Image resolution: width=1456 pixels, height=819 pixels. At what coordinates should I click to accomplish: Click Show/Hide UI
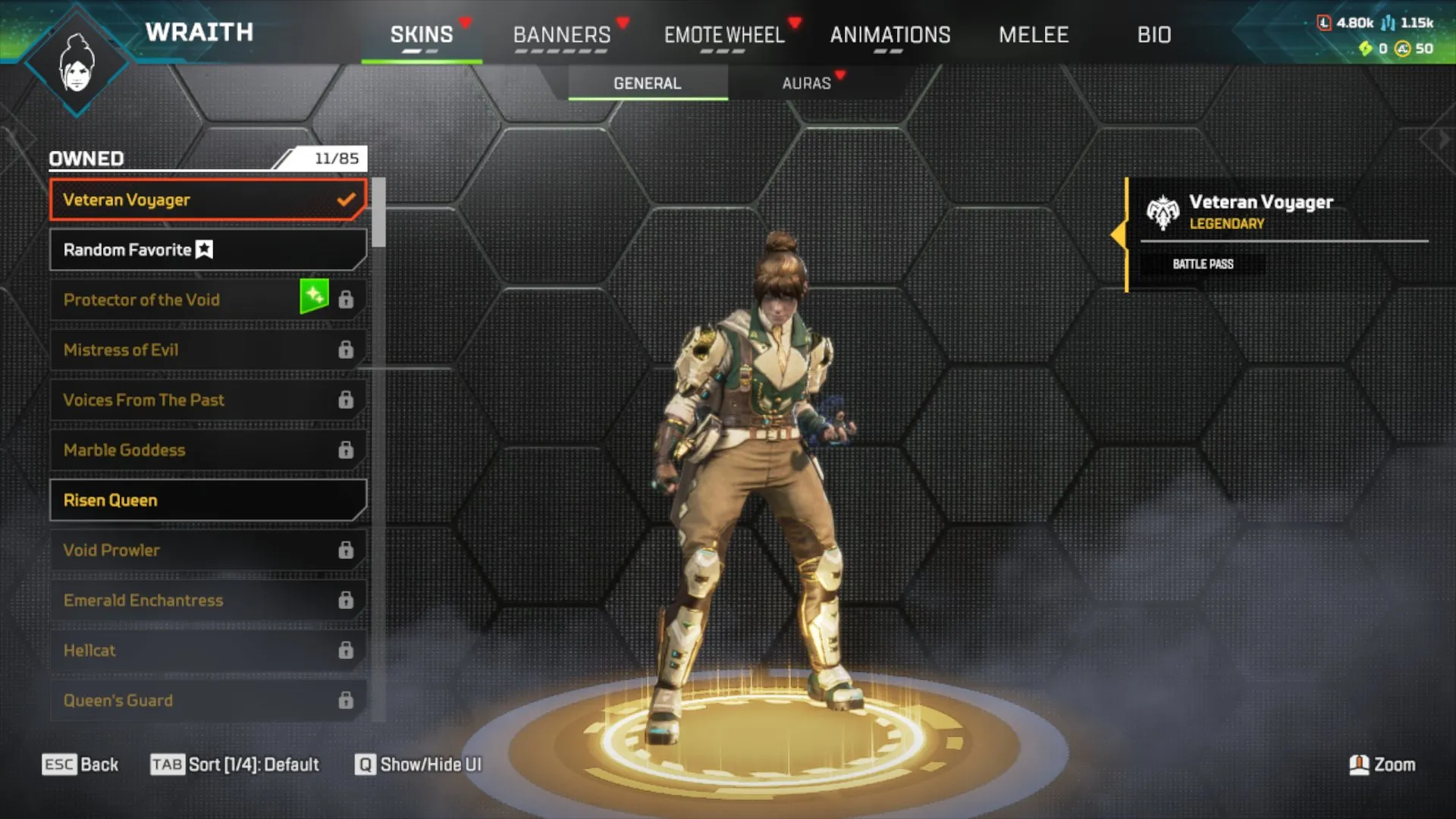pyautogui.click(x=417, y=764)
